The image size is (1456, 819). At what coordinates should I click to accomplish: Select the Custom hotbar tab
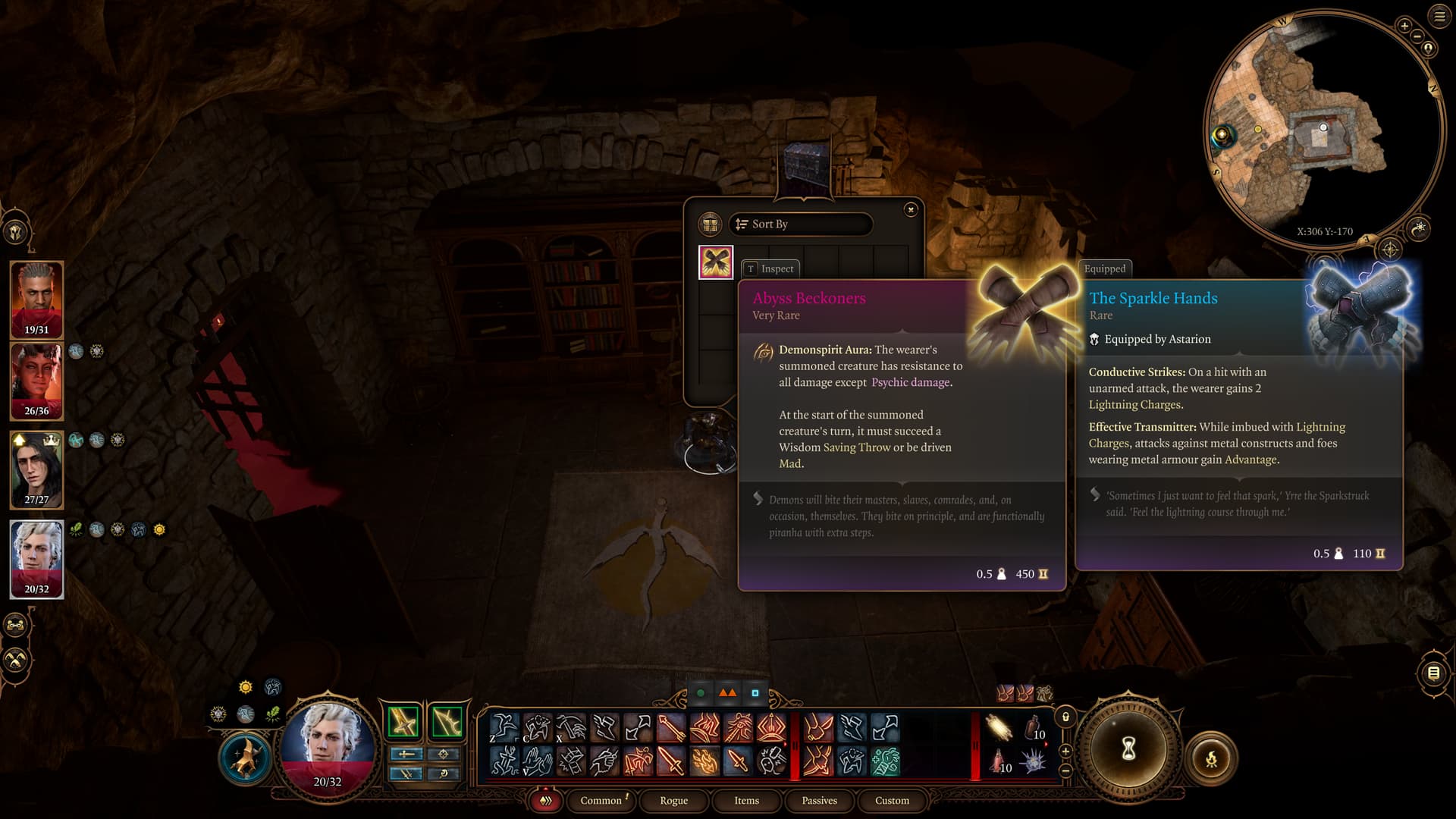[x=892, y=800]
